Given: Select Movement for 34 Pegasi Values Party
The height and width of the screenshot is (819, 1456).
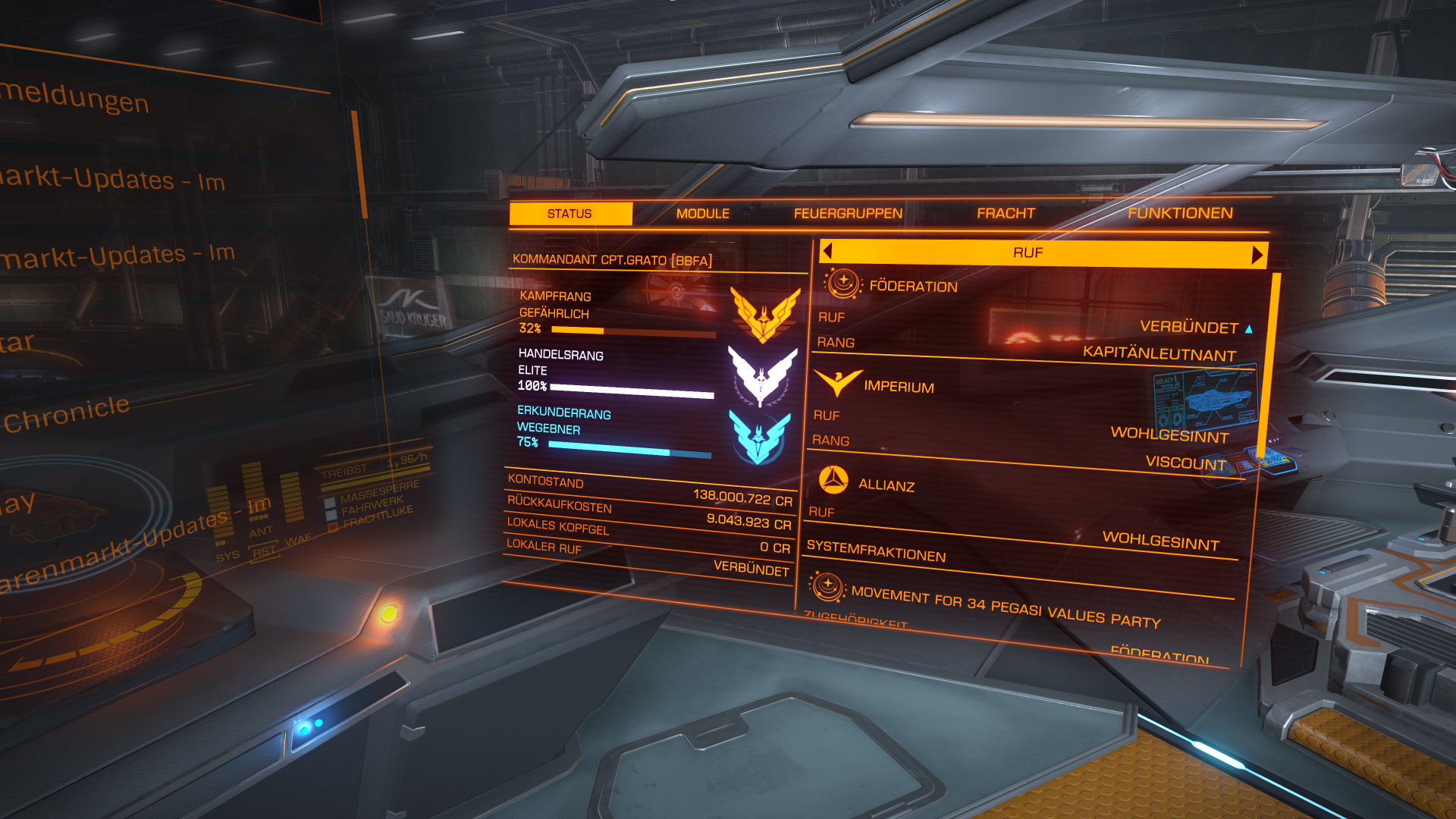Looking at the screenshot, I should 1006,607.
